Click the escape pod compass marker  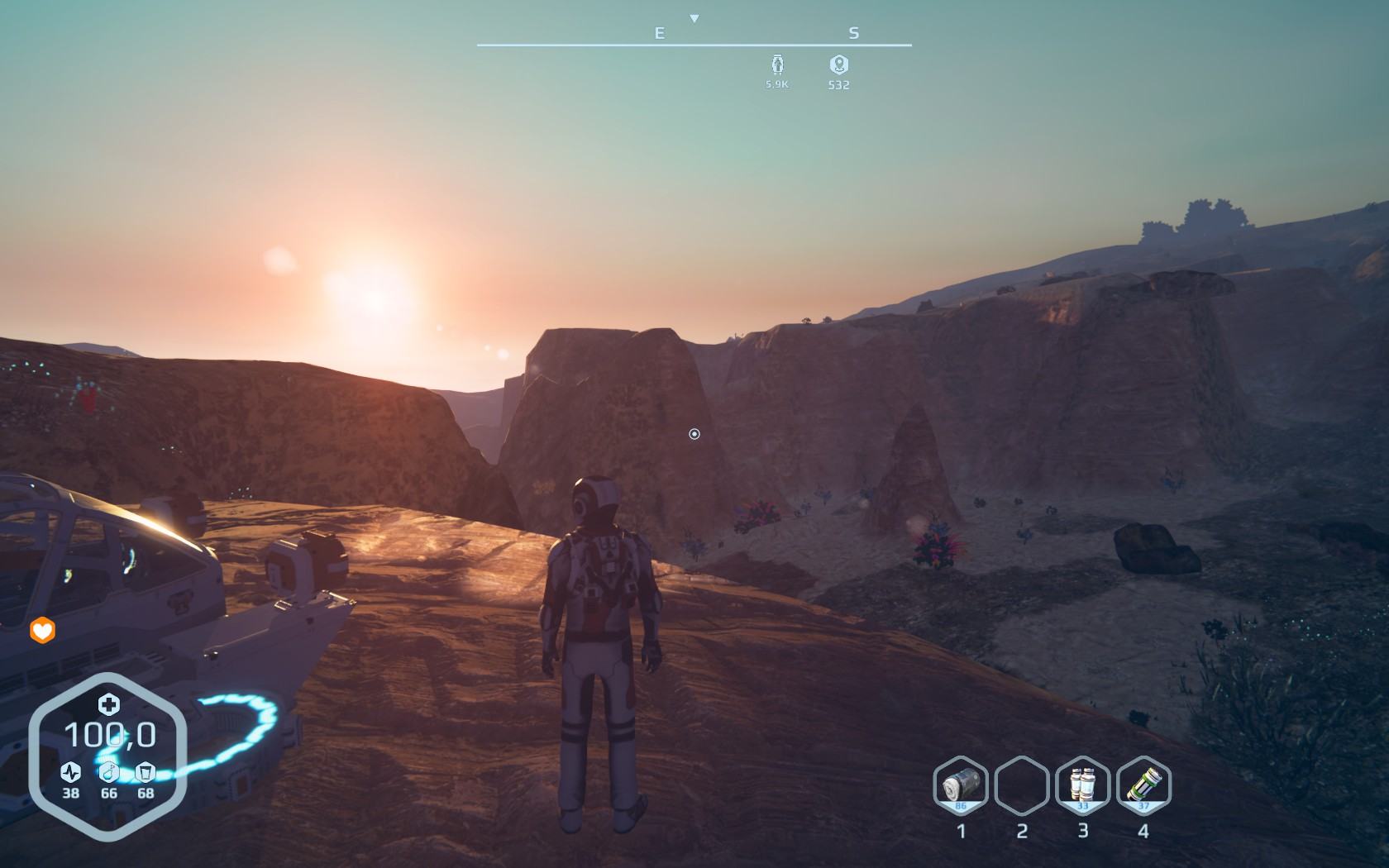(x=776, y=64)
